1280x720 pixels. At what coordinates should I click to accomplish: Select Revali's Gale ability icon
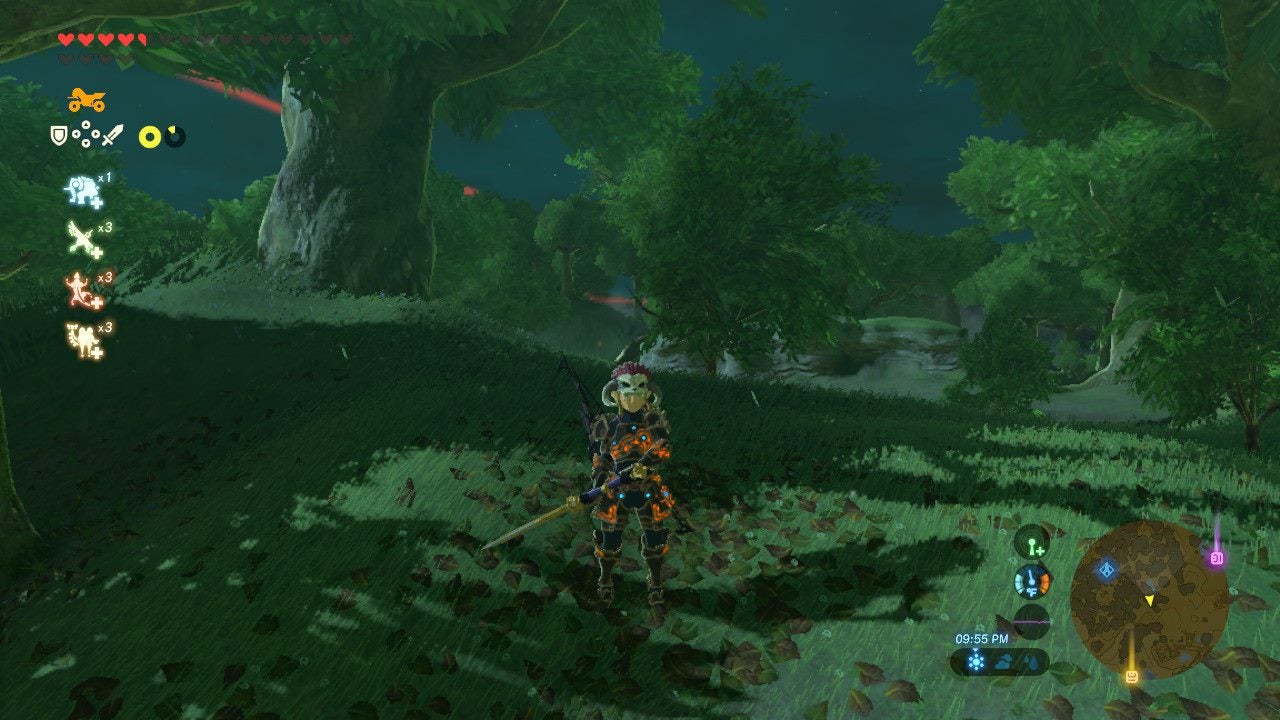(x=78, y=237)
